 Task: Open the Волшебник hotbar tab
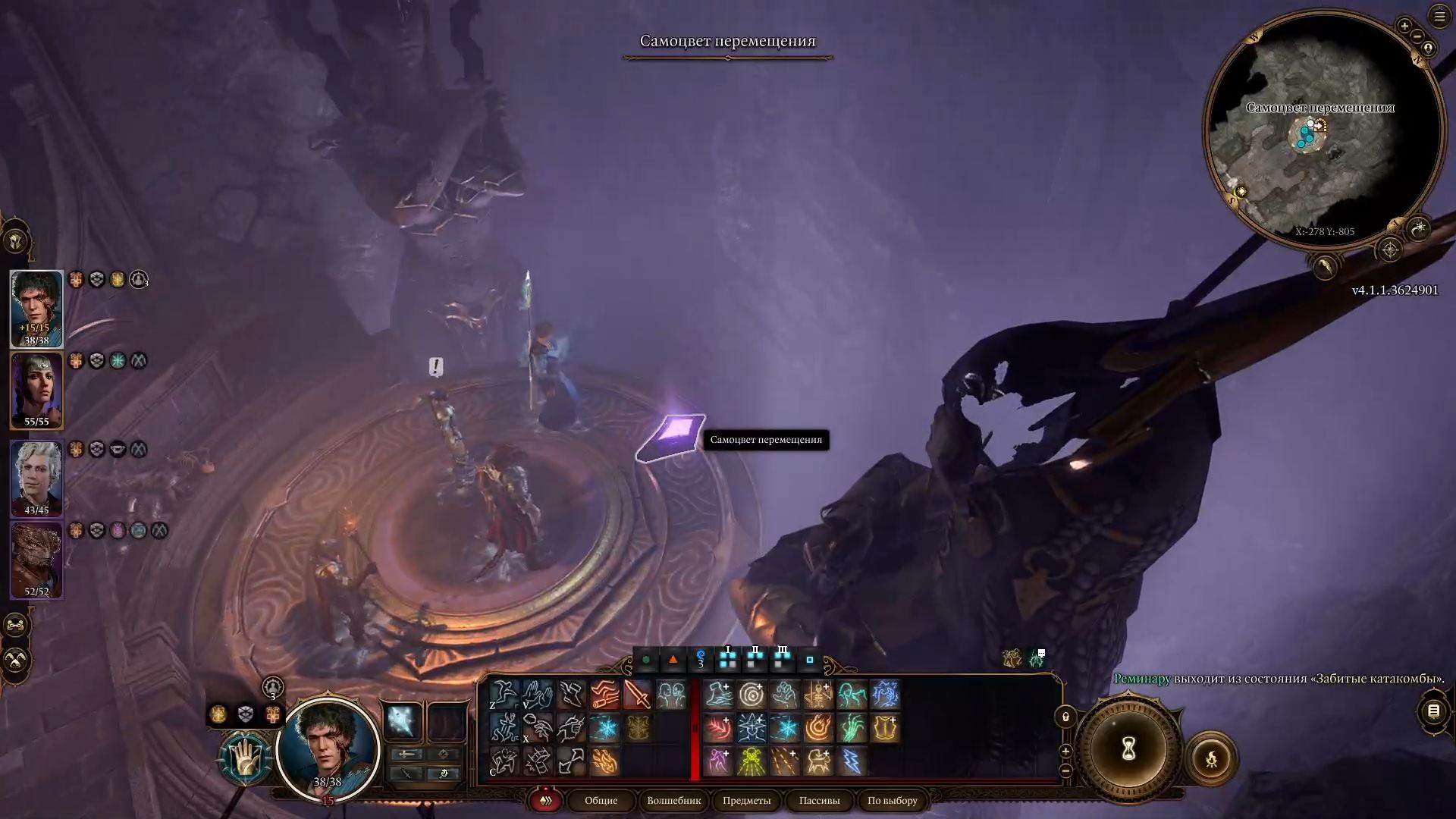coord(673,800)
